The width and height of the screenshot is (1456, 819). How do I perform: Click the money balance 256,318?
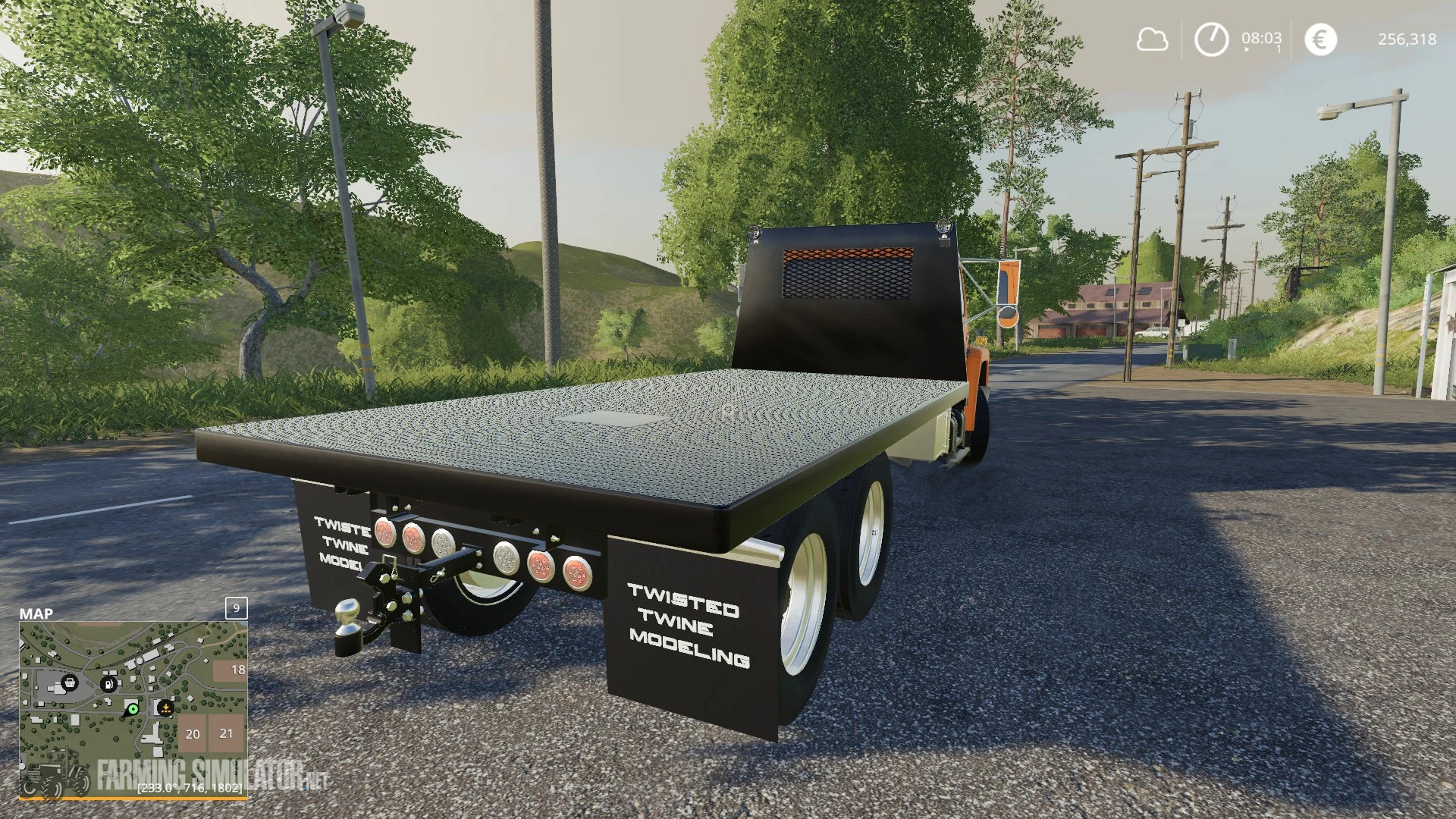pyautogui.click(x=1407, y=39)
